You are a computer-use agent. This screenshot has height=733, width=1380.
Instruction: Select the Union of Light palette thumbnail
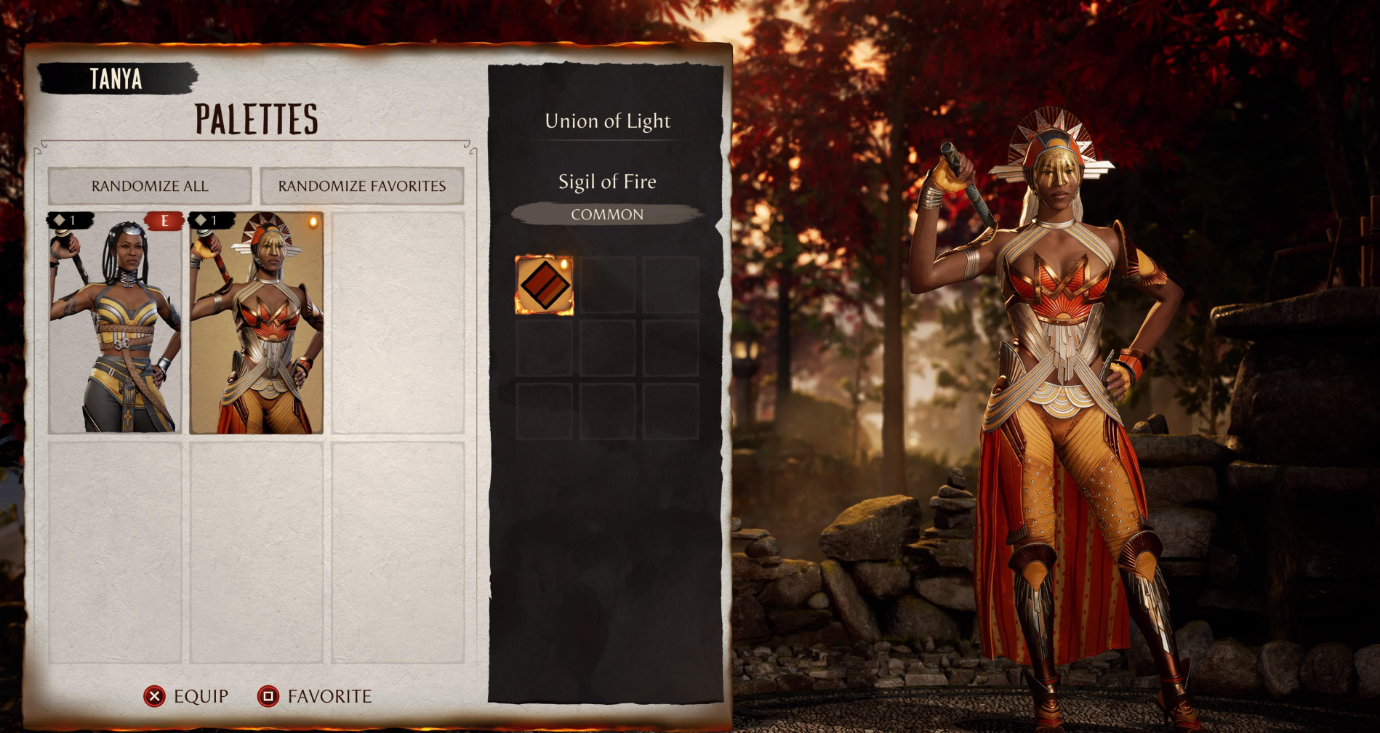pyautogui.click(x=113, y=325)
